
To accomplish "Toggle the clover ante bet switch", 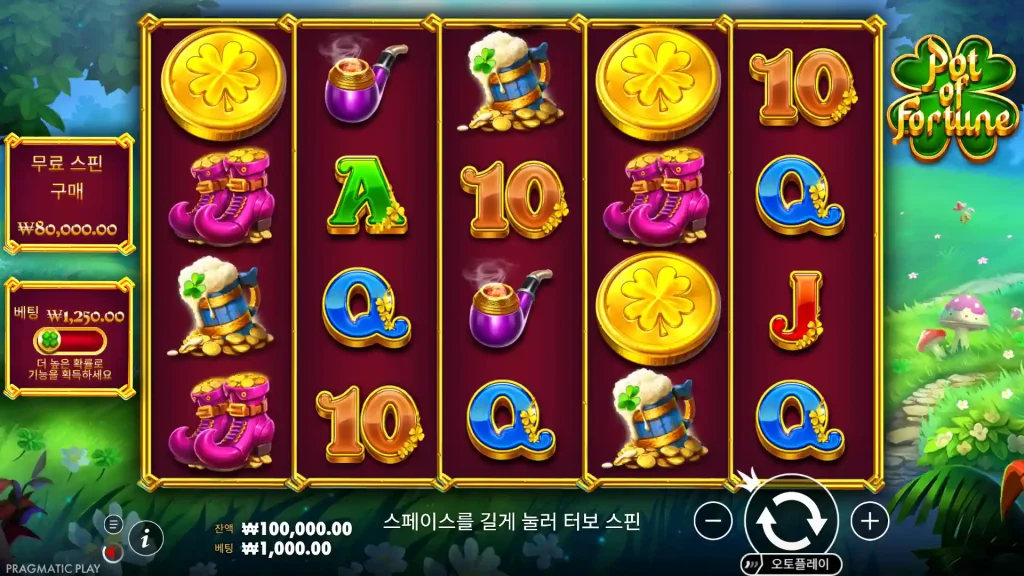I will (x=68, y=340).
